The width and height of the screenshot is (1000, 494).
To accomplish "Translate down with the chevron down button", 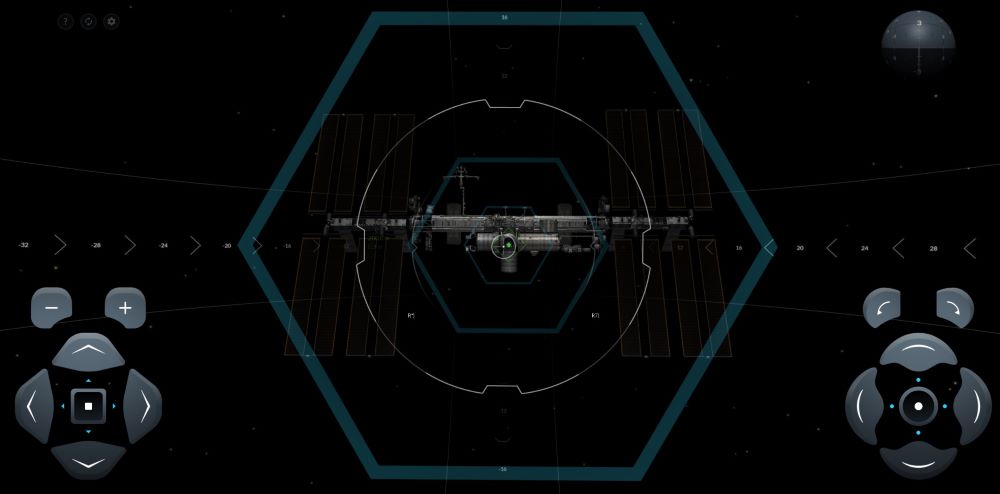I will 88,461.
